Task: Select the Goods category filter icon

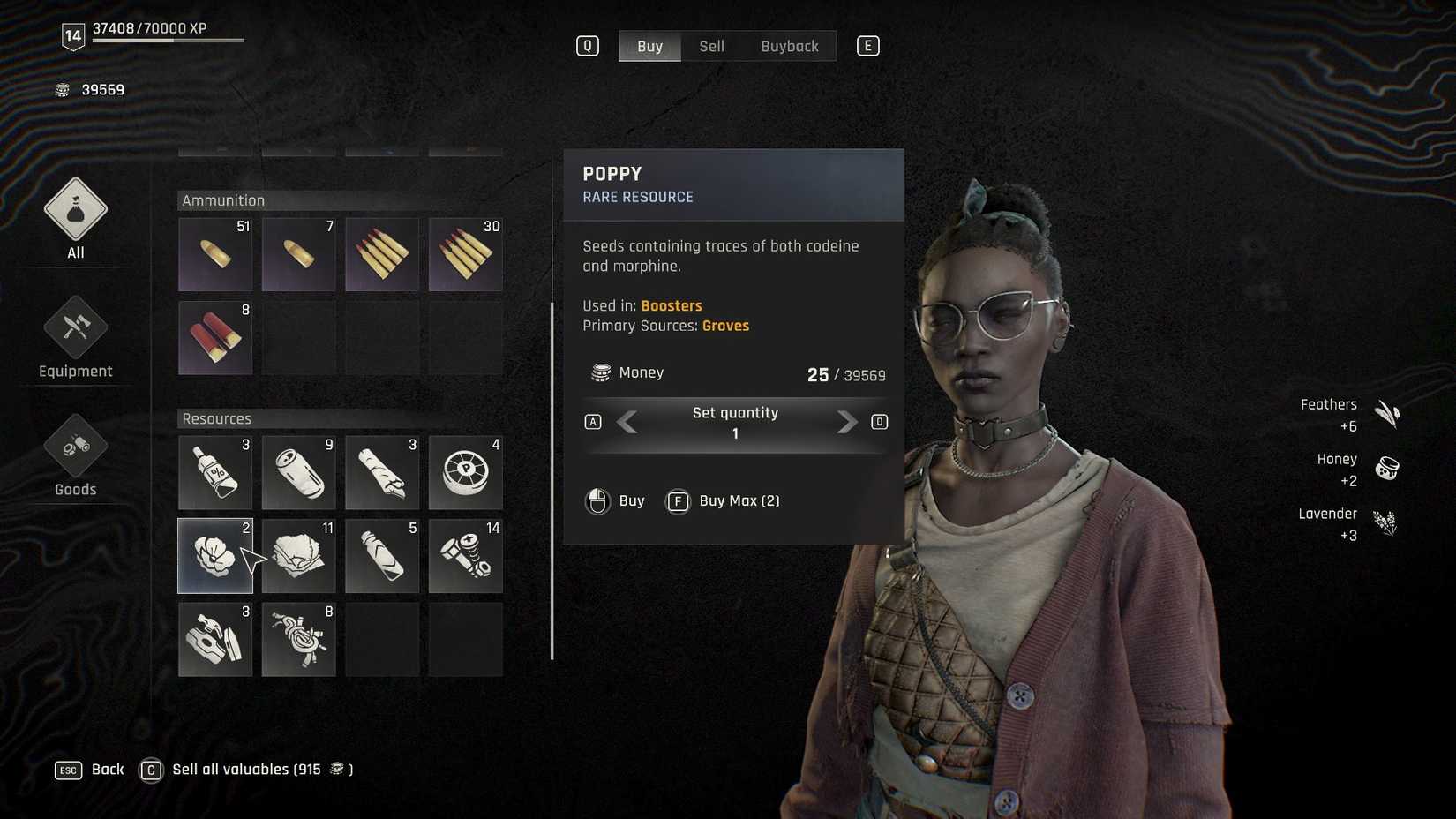Action: tap(75, 450)
